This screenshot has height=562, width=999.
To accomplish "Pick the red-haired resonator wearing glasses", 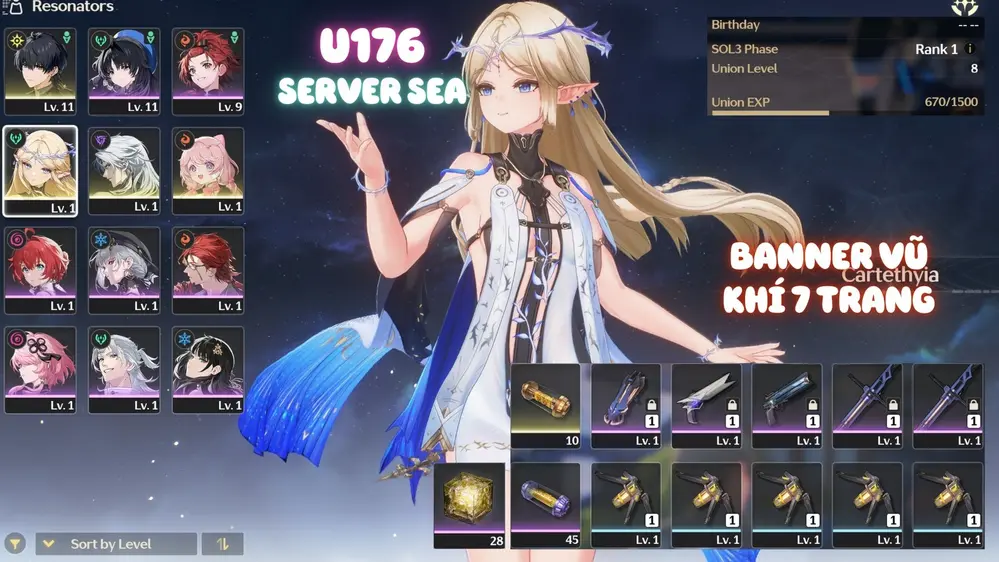I will pyautogui.click(x=208, y=270).
